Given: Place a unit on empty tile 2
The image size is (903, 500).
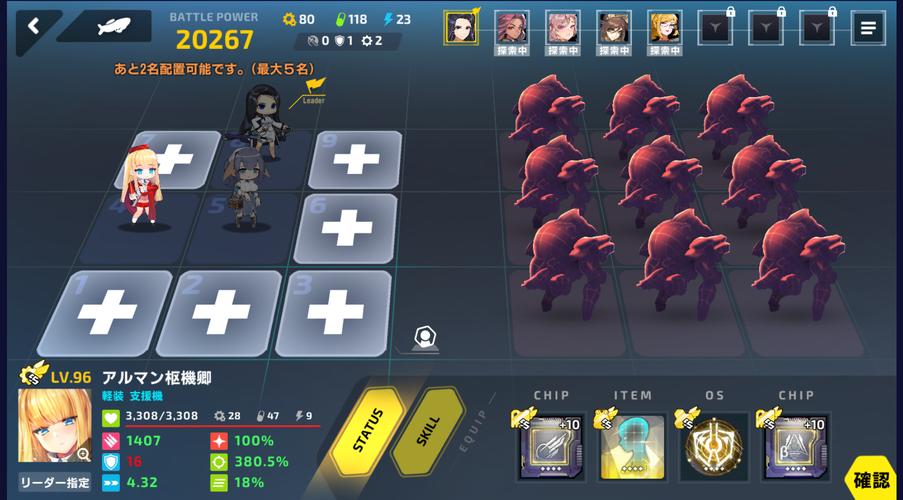Looking at the screenshot, I should pyautogui.click(x=219, y=314).
